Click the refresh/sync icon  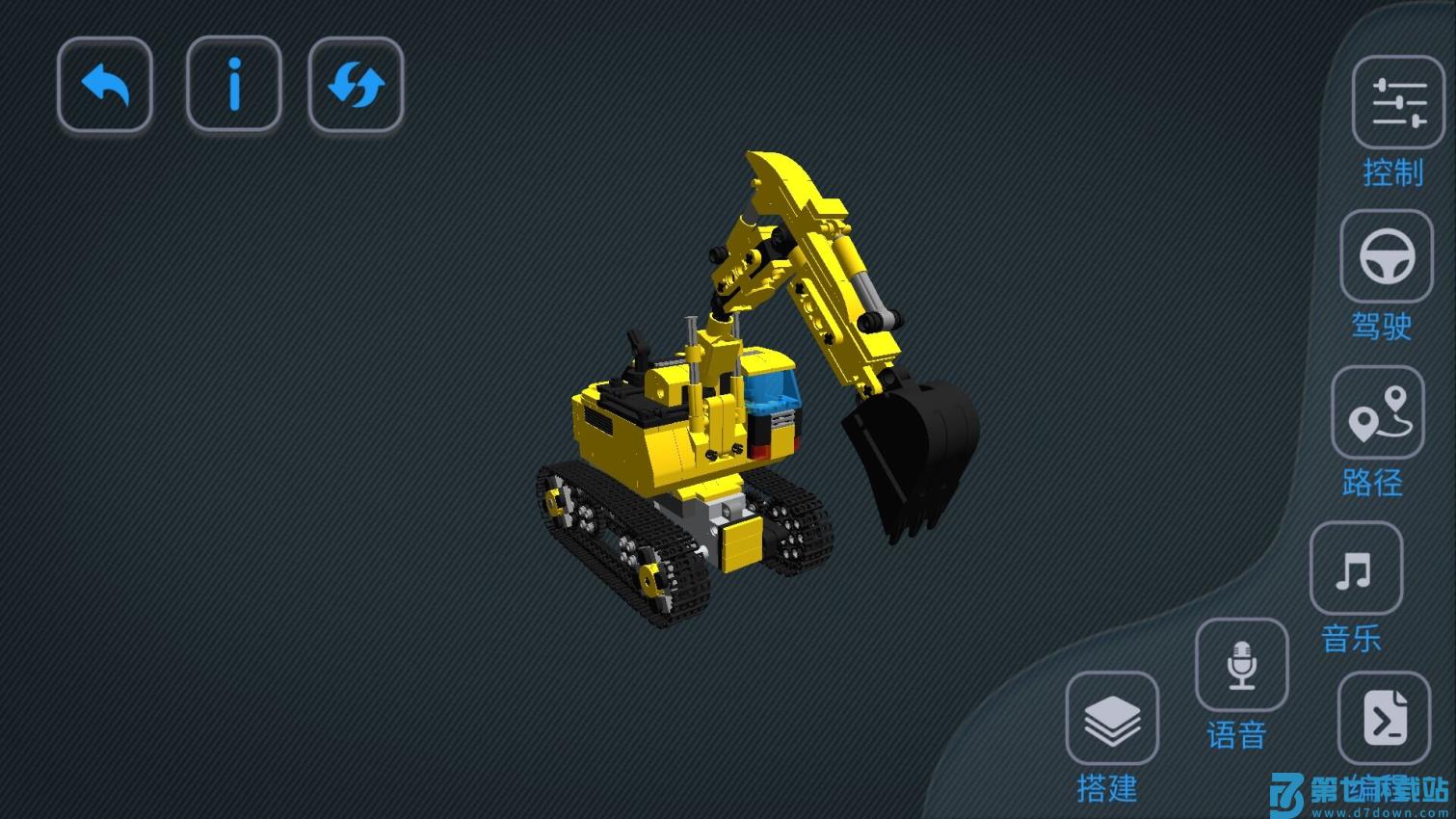pyautogui.click(x=357, y=85)
